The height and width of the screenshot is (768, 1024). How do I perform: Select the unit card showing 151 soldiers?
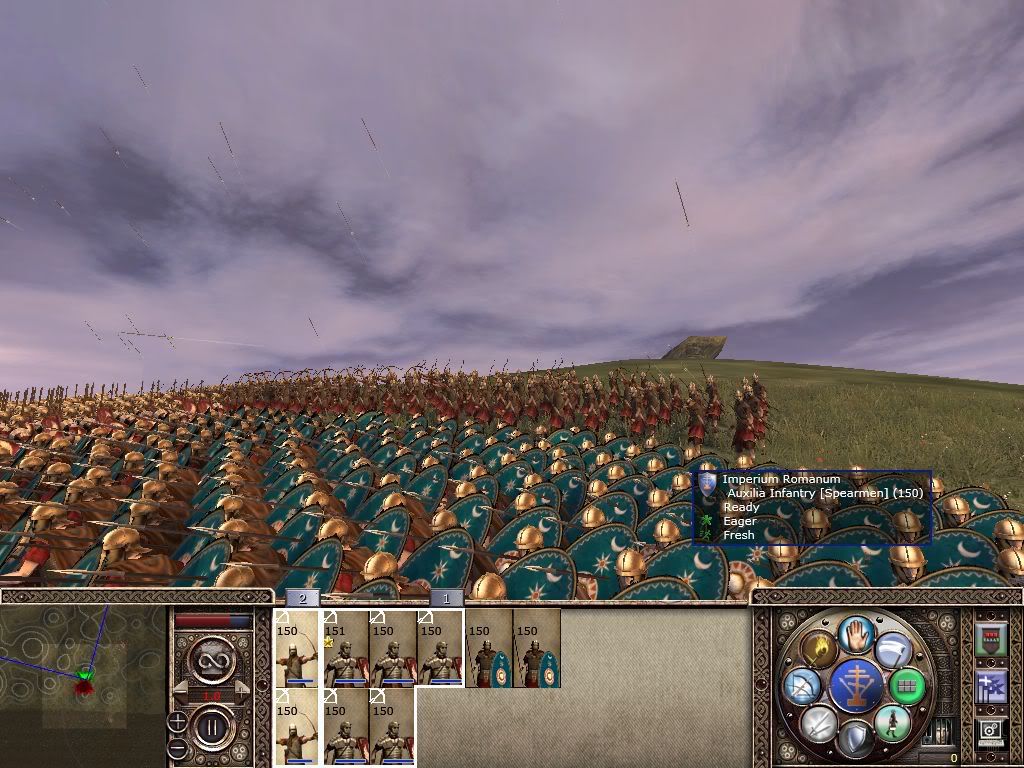click(x=344, y=648)
